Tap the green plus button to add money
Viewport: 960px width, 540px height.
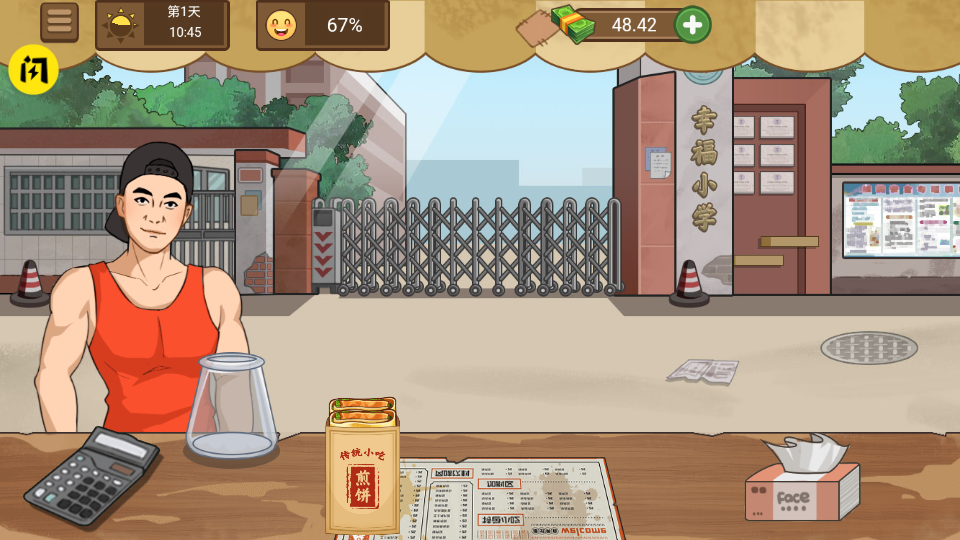click(x=693, y=25)
